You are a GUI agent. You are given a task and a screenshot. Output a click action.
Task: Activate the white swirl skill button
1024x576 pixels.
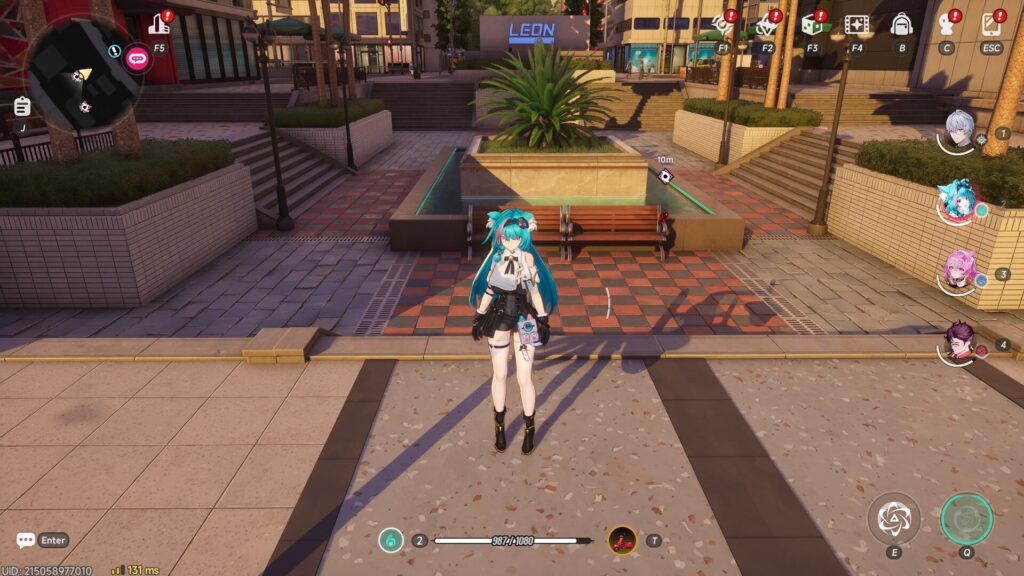[892, 517]
